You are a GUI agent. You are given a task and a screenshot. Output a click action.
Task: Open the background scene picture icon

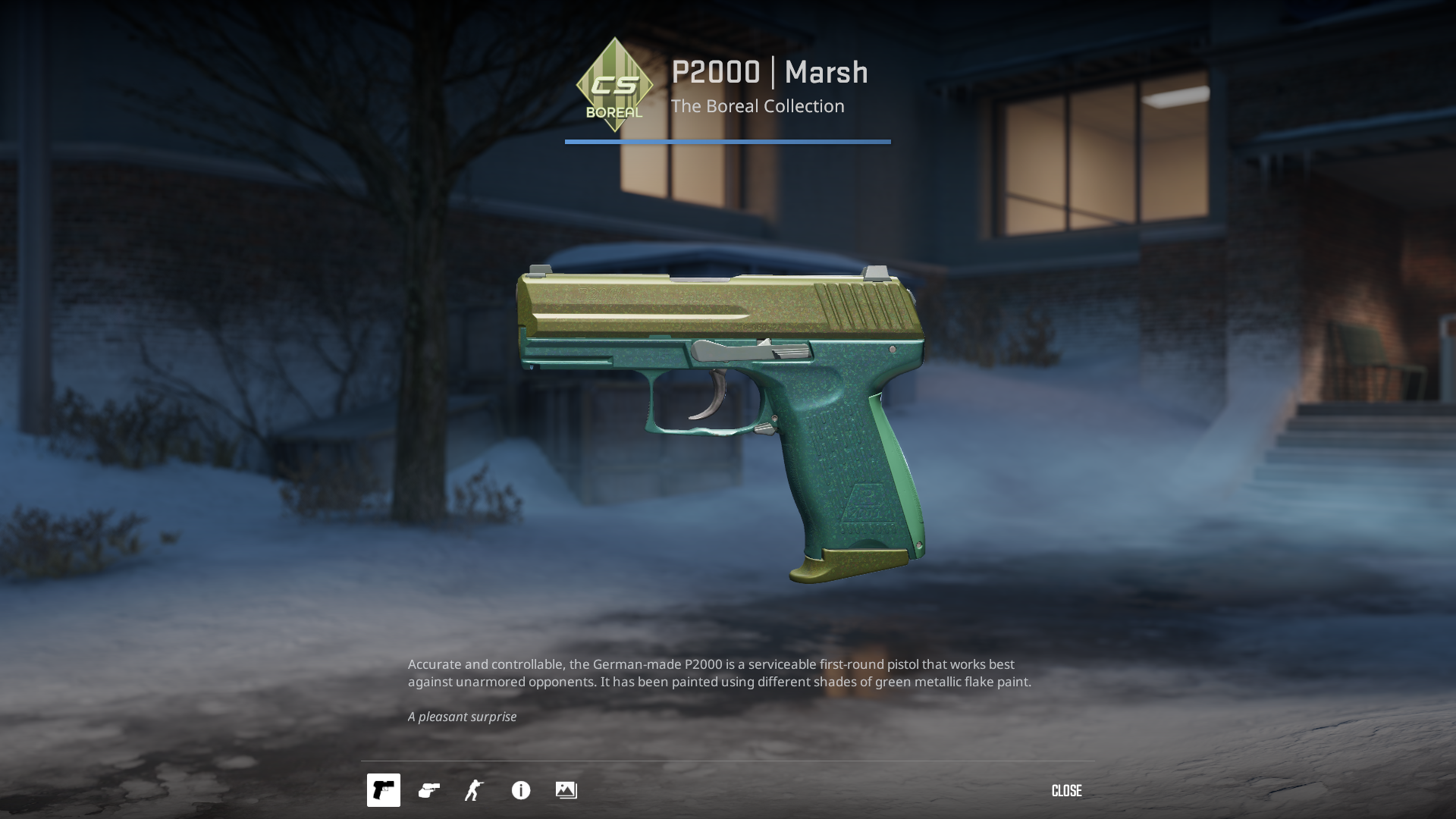[566, 790]
